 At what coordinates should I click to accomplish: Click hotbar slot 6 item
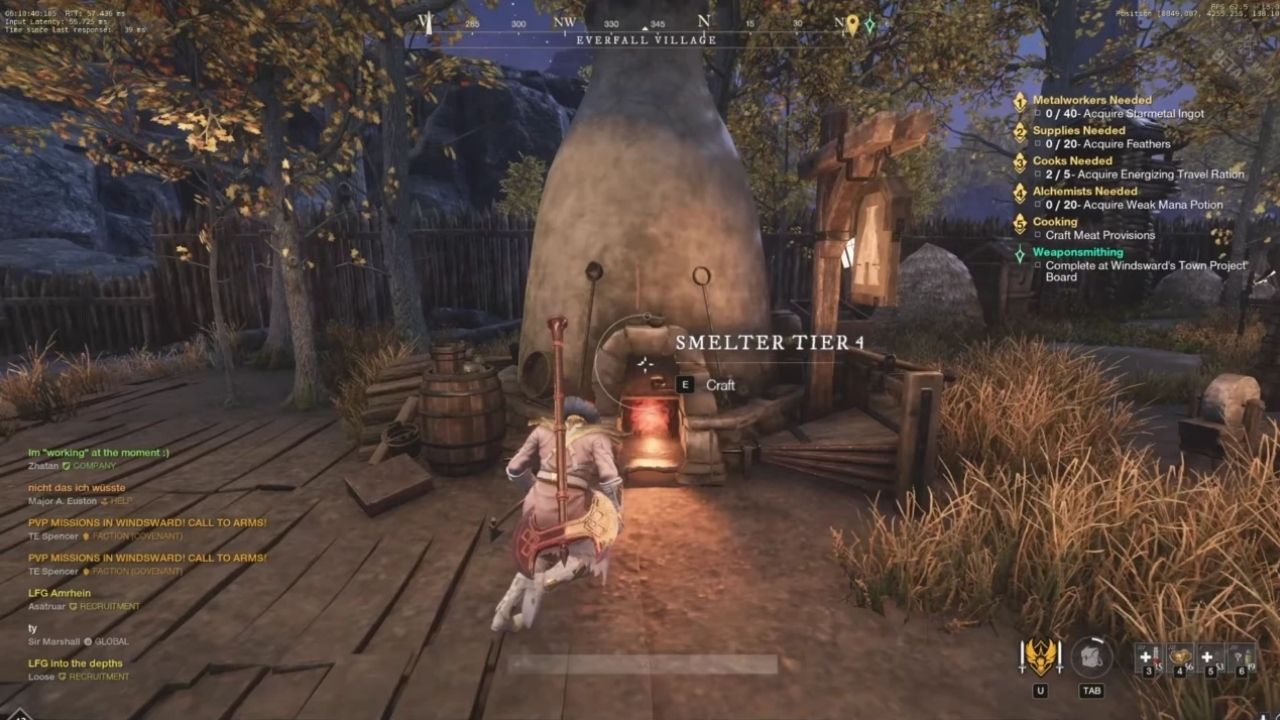click(1240, 657)
